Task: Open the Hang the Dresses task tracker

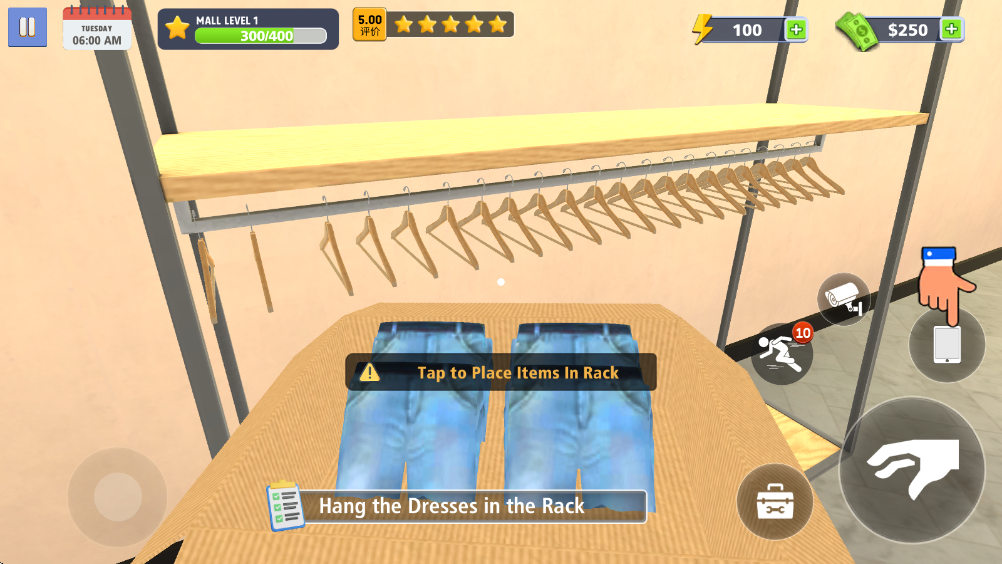Action: (456, 506)
